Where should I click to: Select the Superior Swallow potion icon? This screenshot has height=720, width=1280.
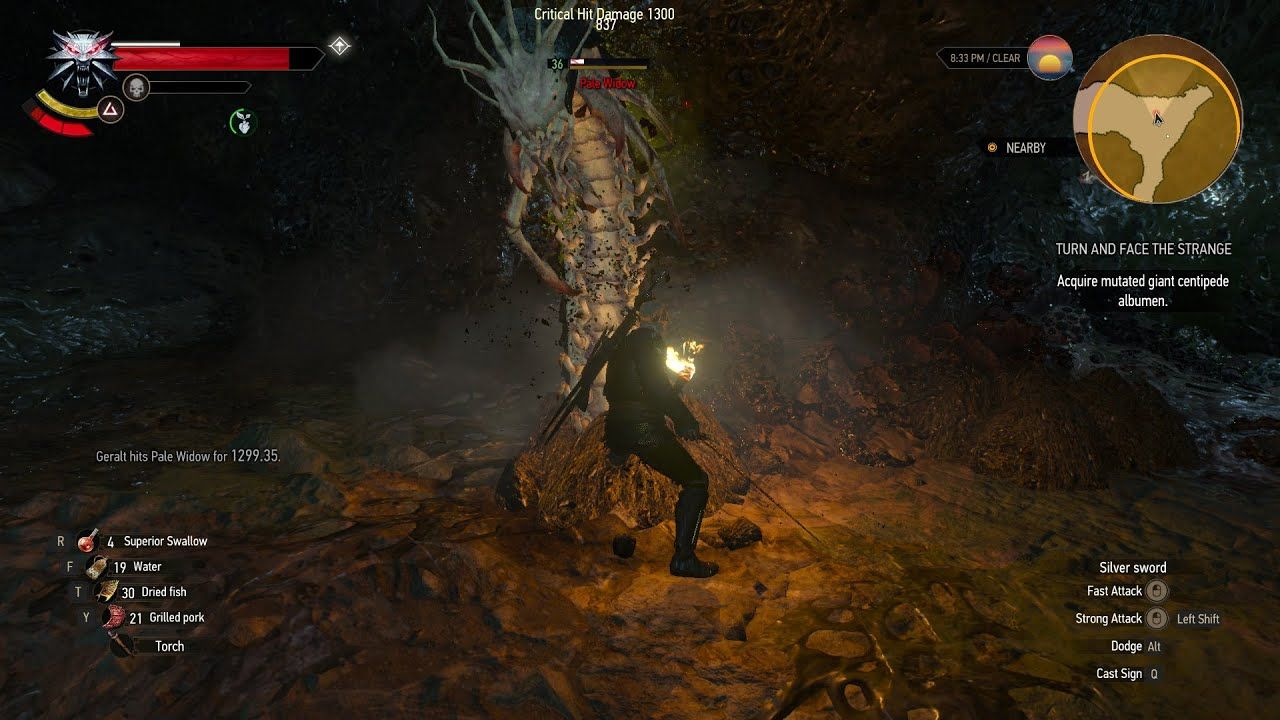tap(88, 540)
